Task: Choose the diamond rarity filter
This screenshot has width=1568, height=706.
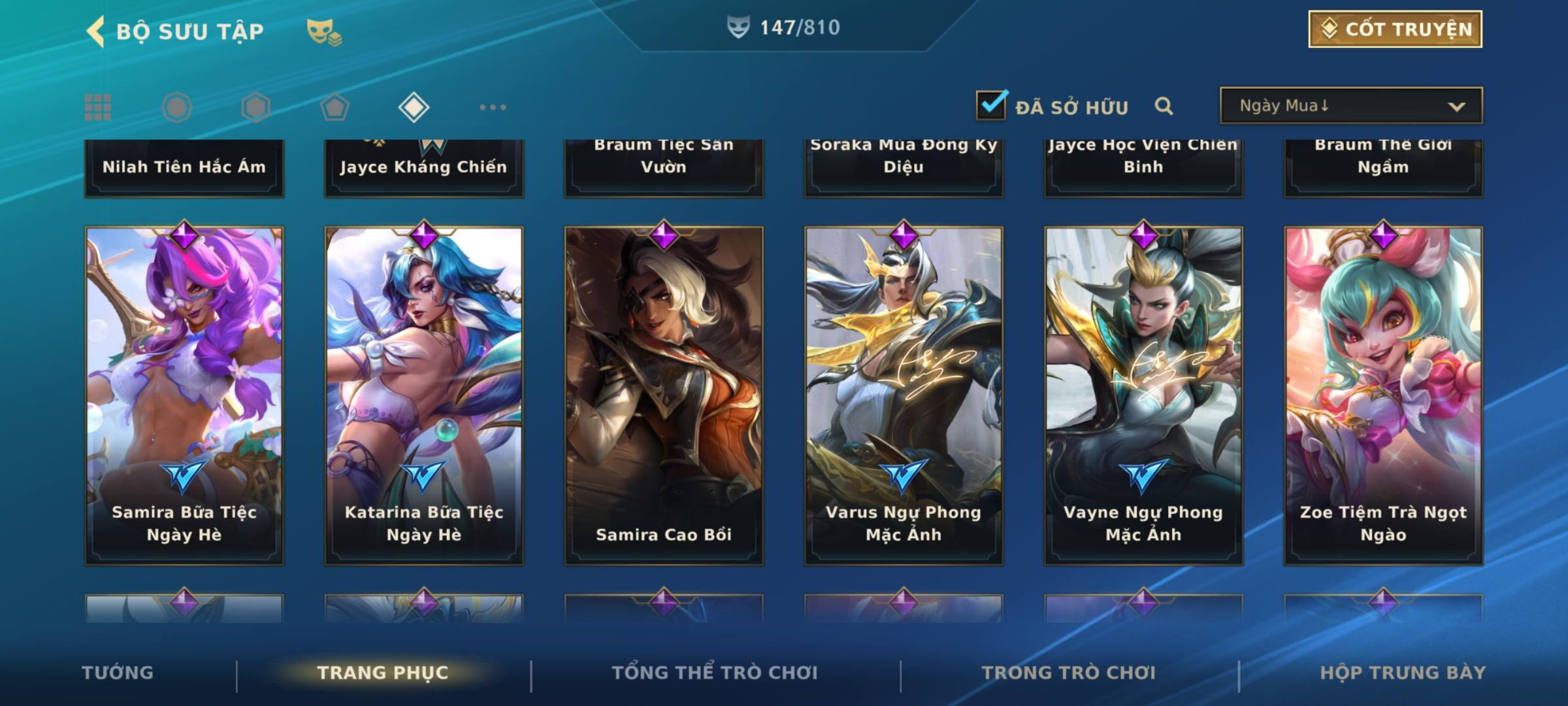Action: pyautogui.click(x=414, y=107)
